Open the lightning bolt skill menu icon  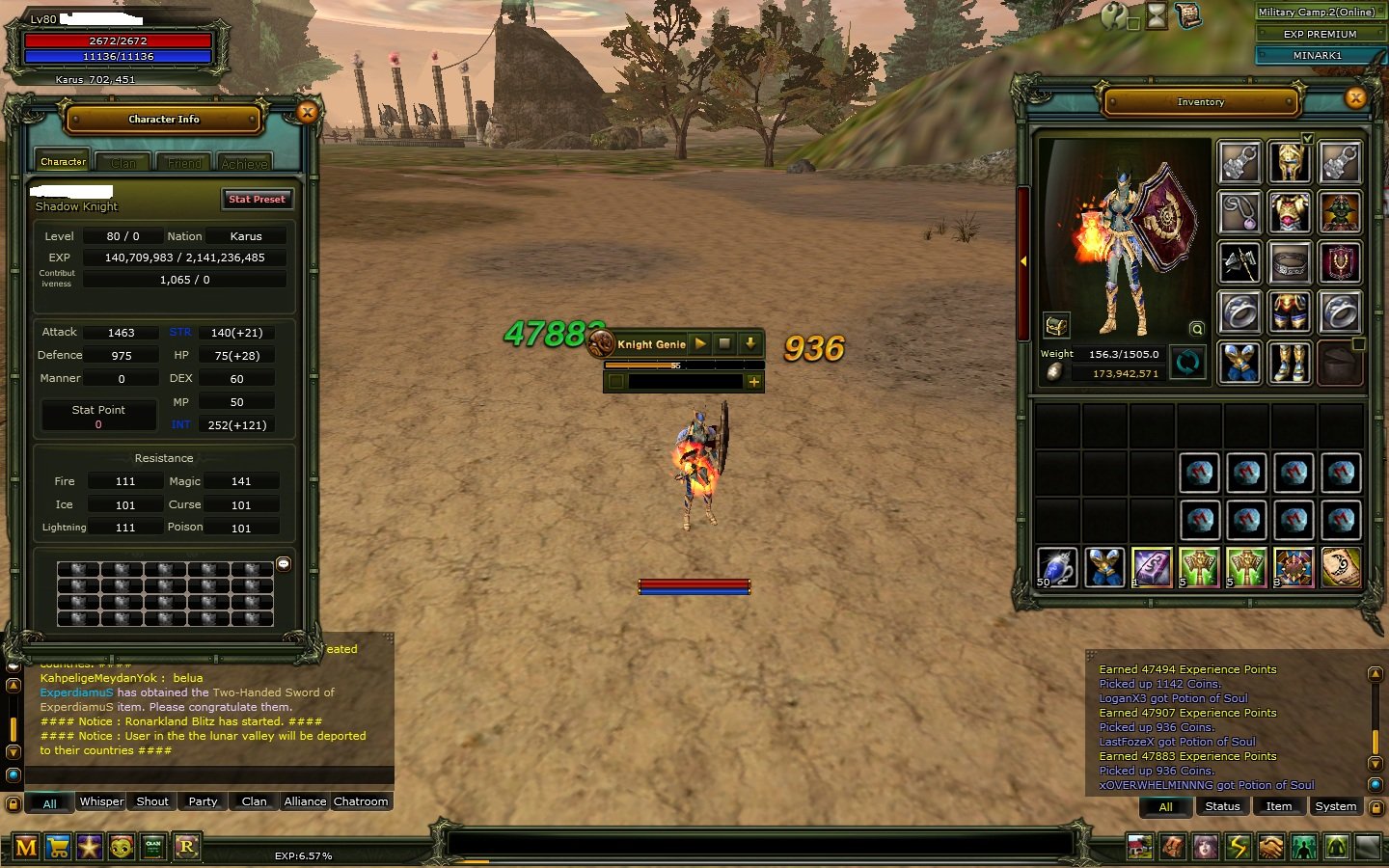1238,848
